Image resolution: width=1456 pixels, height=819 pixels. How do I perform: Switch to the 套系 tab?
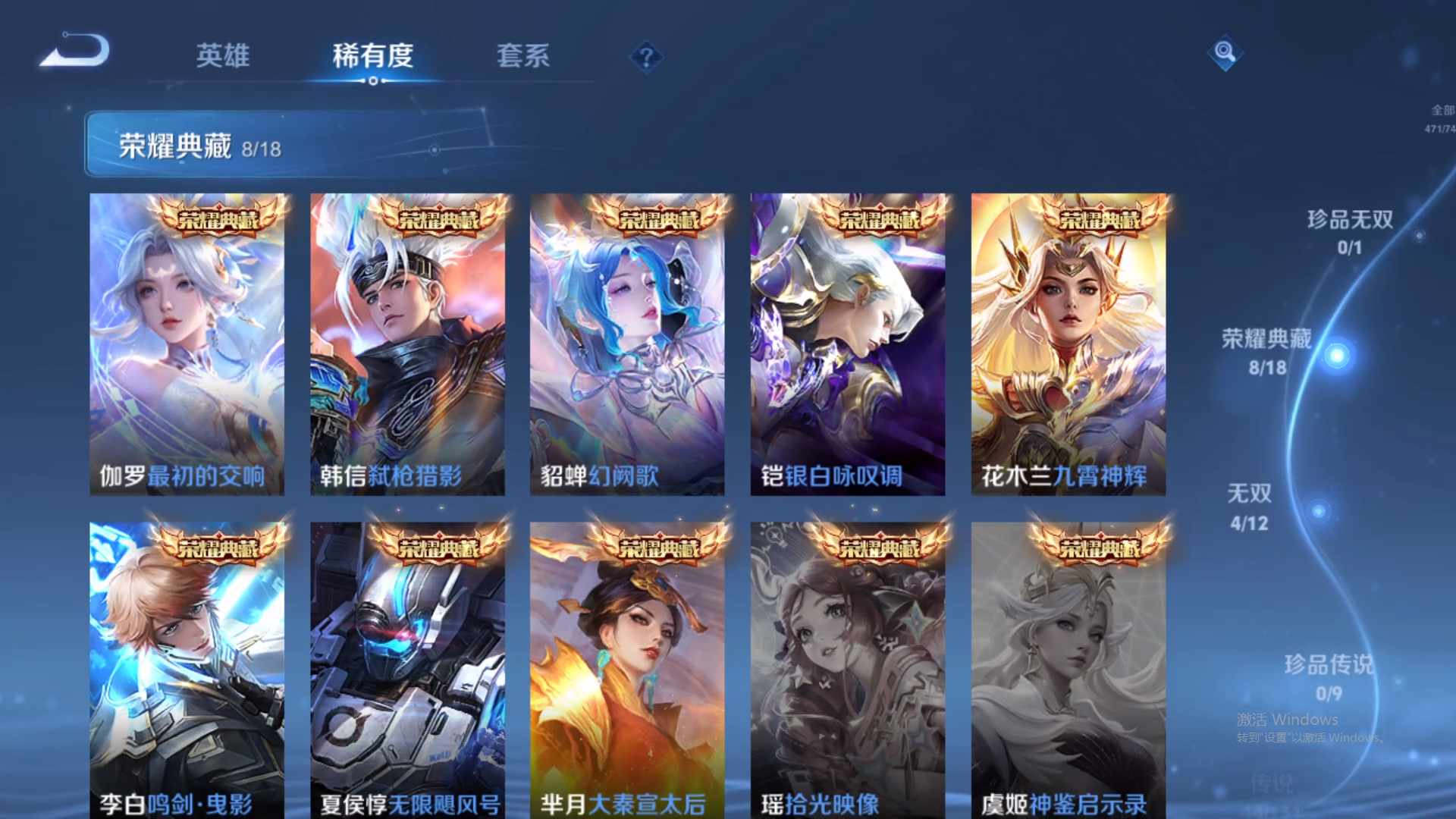[x=525, y=55]
